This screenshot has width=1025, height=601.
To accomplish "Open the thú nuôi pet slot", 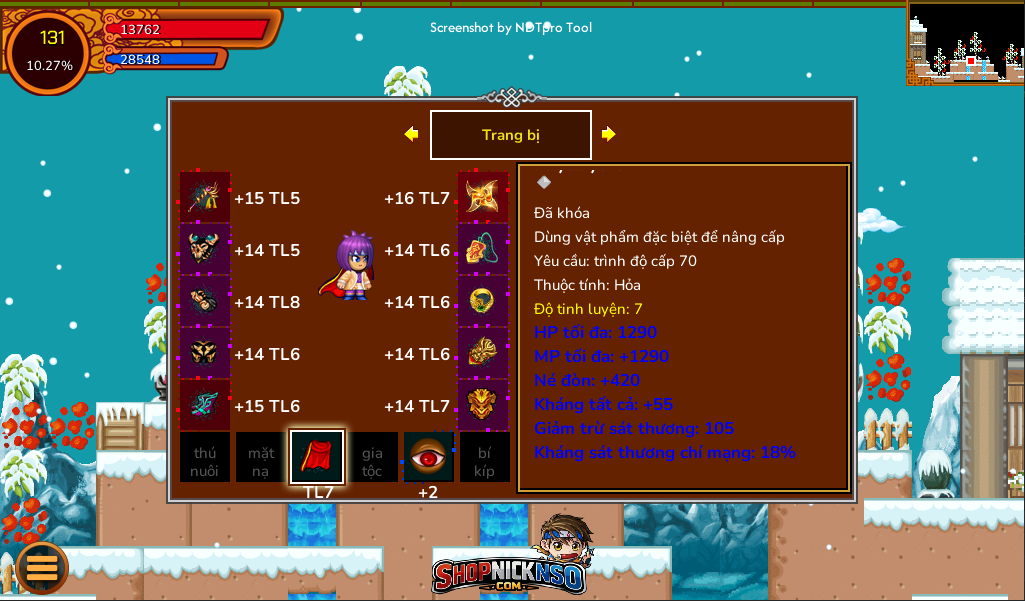I will coord(205,458).
